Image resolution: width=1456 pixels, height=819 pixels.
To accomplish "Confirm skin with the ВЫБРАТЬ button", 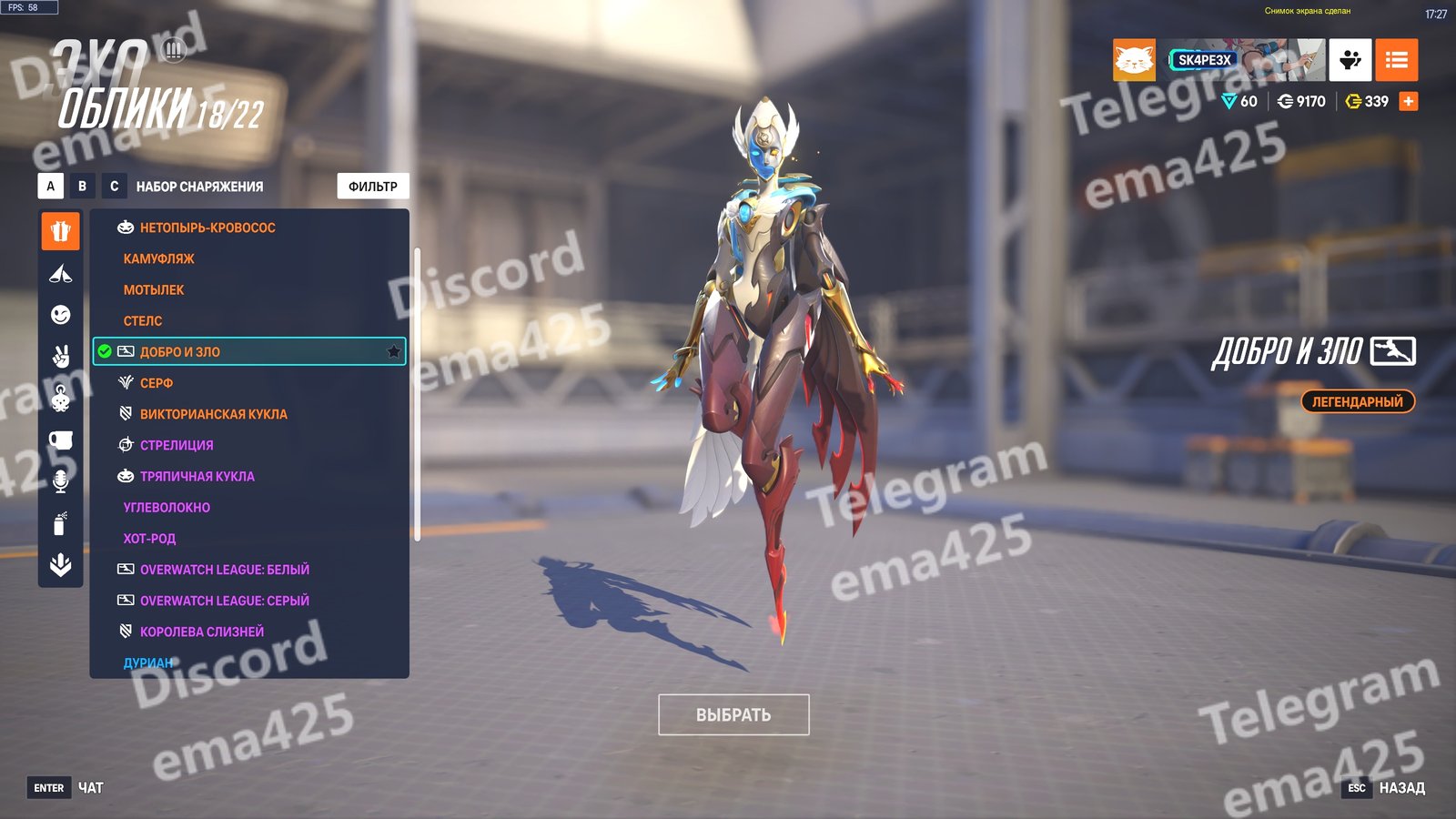I will (733, 715).
